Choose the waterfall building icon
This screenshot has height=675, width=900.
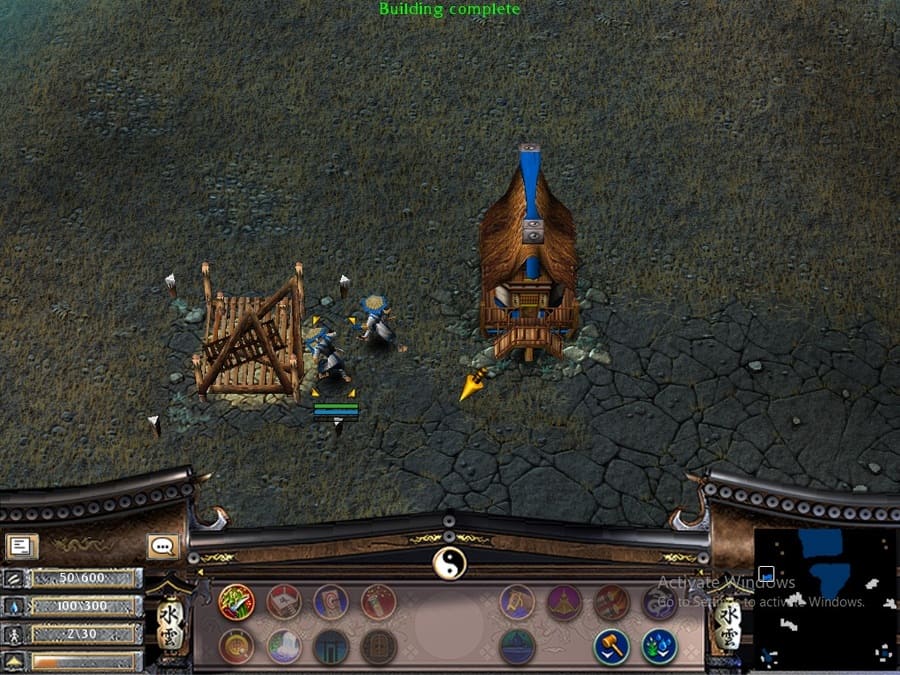[x=284, y=646]
